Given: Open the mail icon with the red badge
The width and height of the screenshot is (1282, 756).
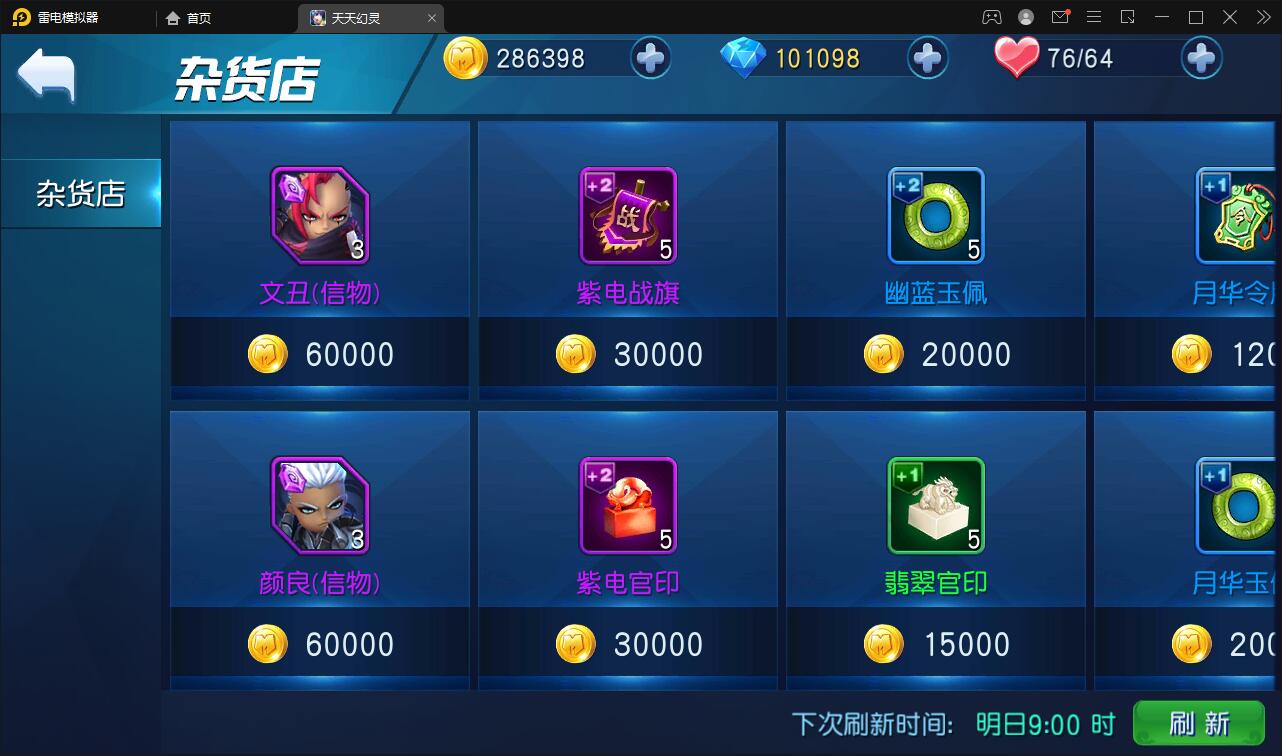Looking at the screenshot, I should [1061, 17].
